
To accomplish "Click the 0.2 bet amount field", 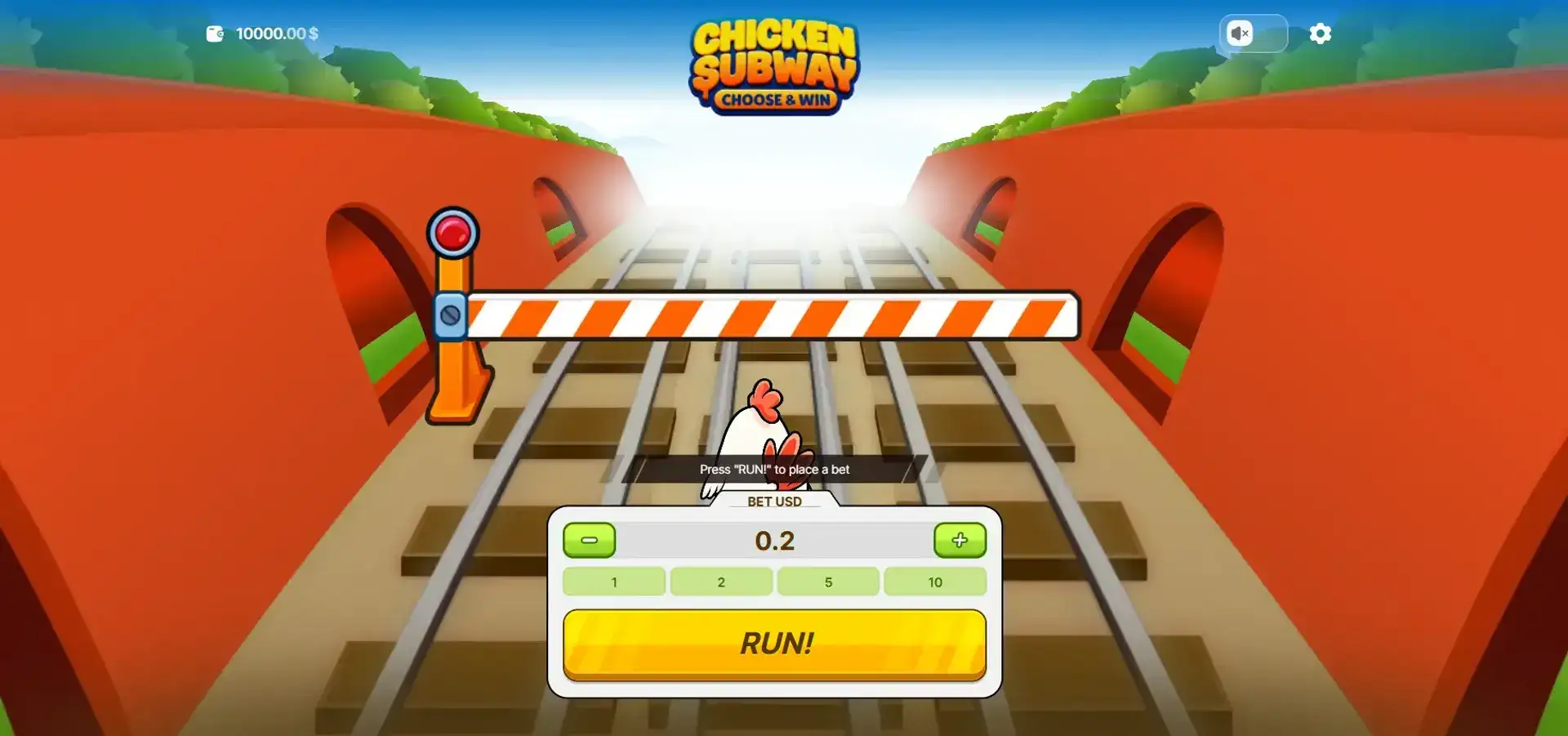I will point(774,540).
